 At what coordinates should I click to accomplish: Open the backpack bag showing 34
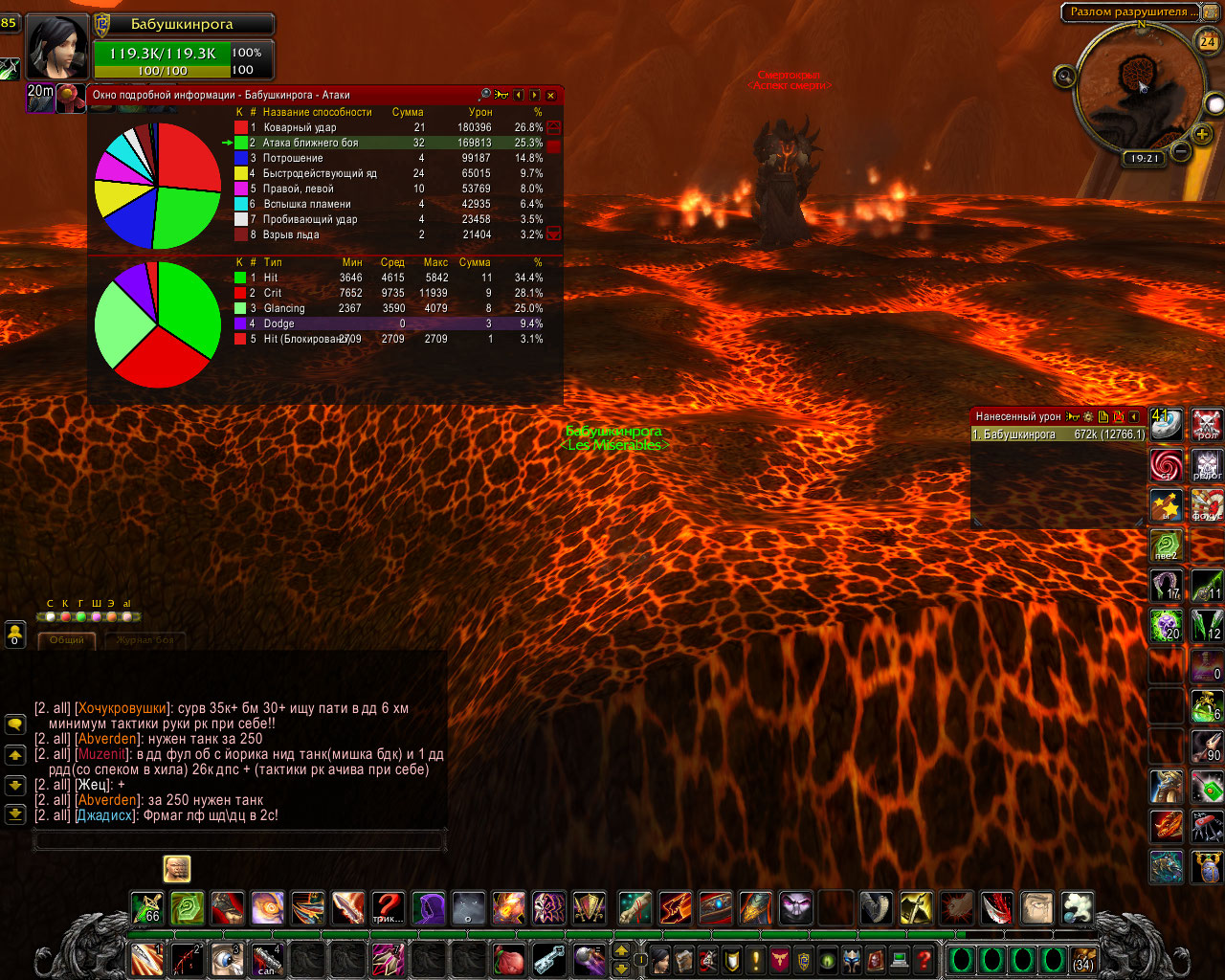click(1082, 959)
